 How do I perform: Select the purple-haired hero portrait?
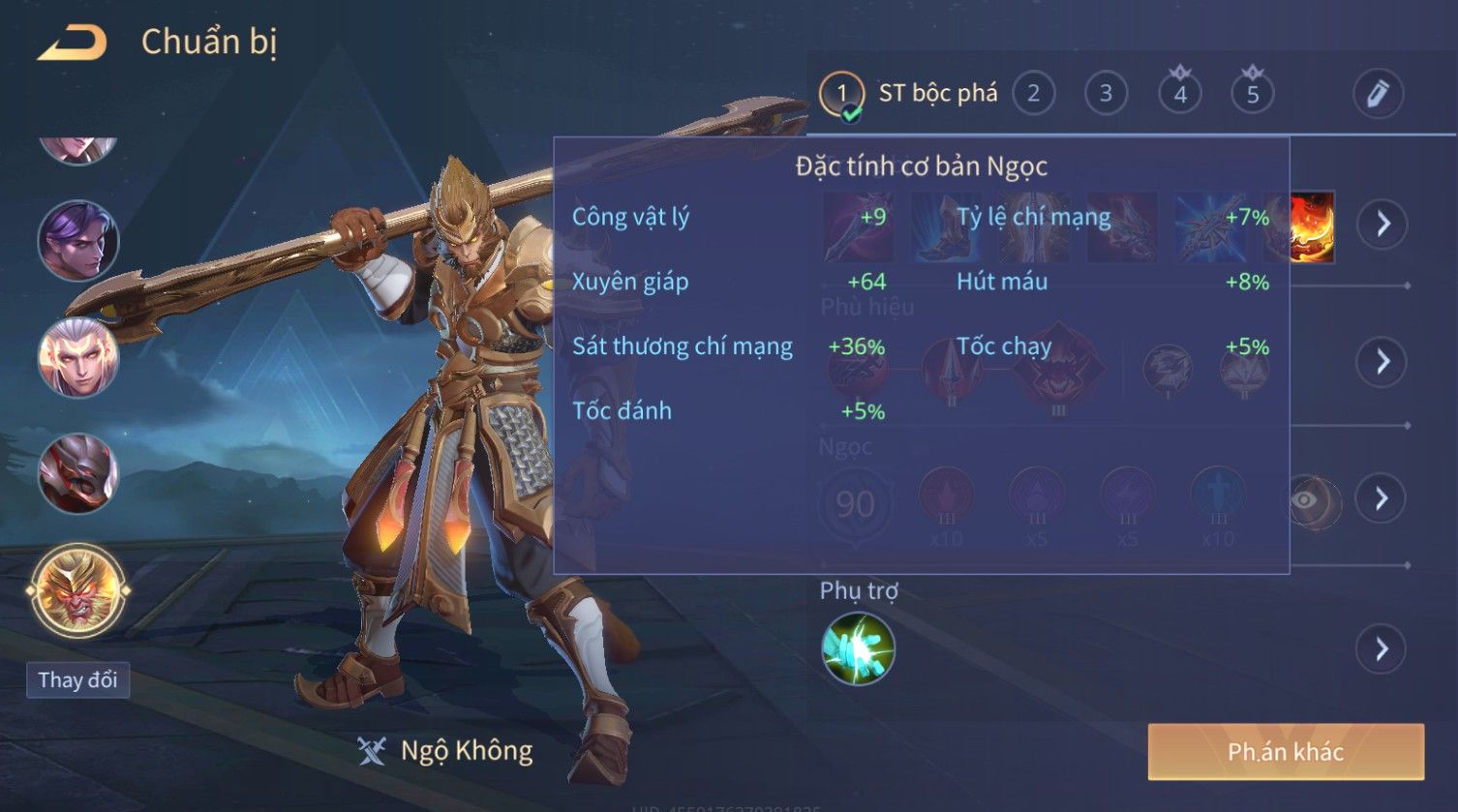[78, 241]
